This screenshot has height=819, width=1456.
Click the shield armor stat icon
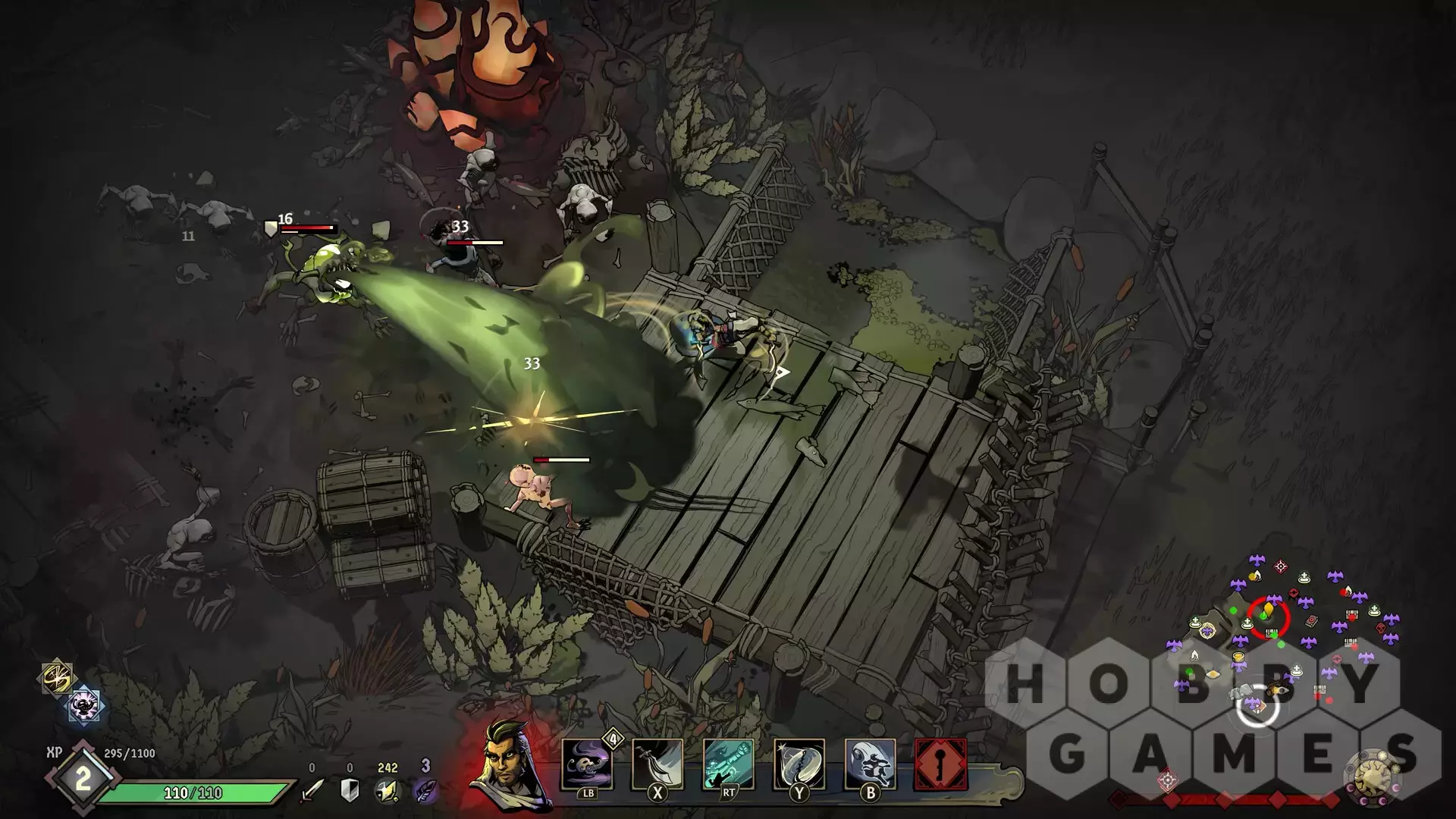(x=350, y=791)
